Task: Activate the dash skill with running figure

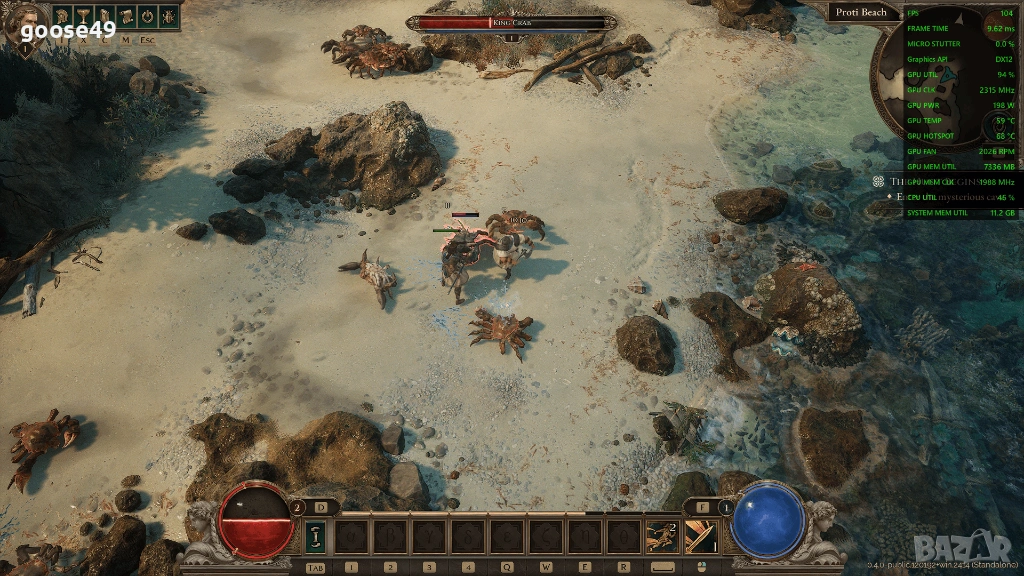Action: pos(660,537)
